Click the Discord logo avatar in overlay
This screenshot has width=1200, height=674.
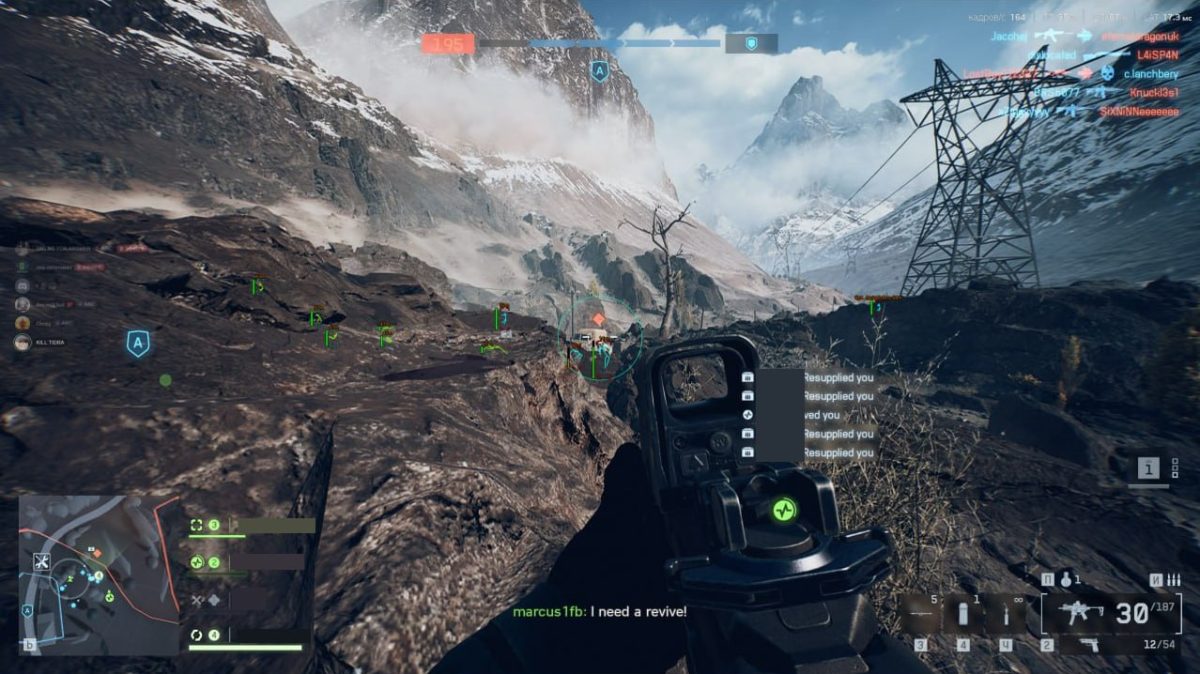click(x=22, y=285)
